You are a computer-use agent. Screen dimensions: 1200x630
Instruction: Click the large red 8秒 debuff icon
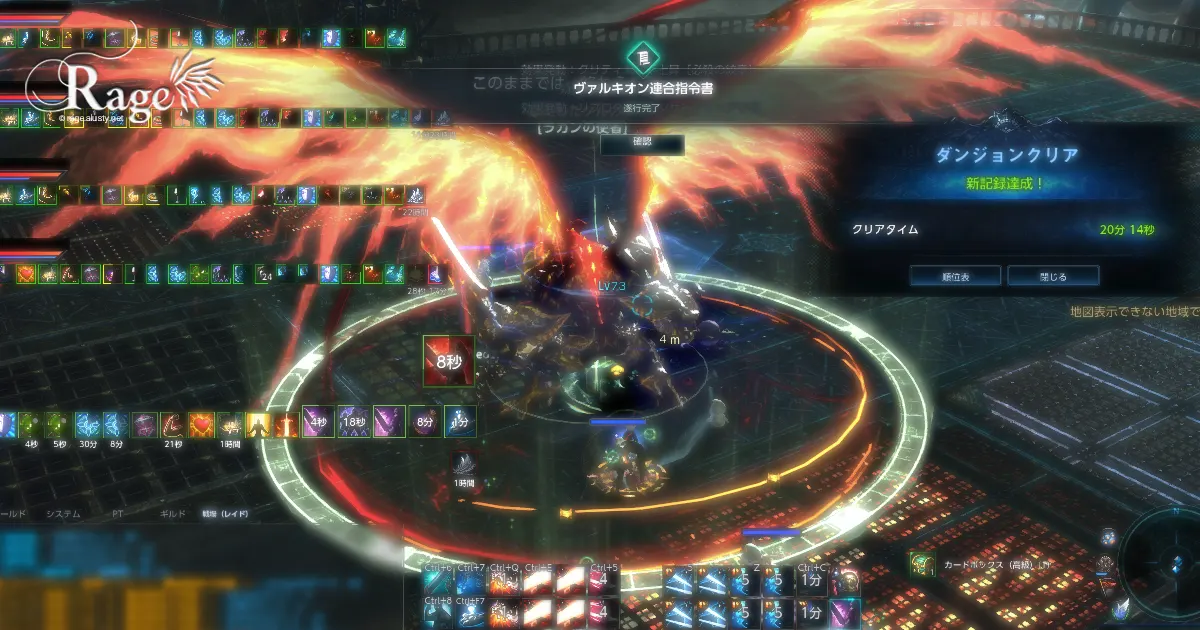447,359
